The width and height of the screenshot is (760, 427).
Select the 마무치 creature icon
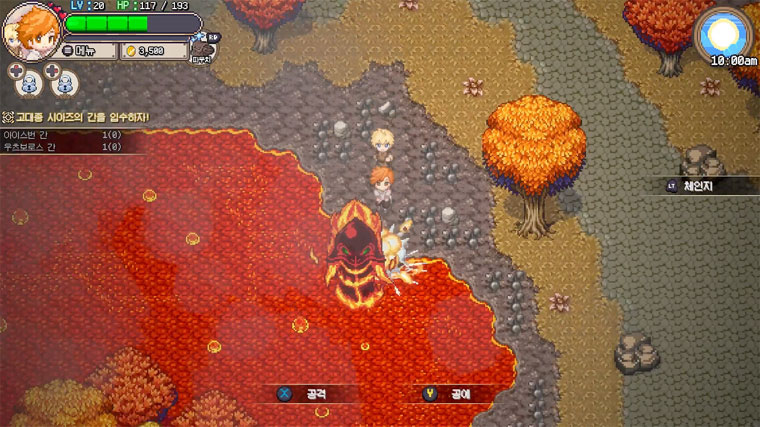(x=206, y=46)
